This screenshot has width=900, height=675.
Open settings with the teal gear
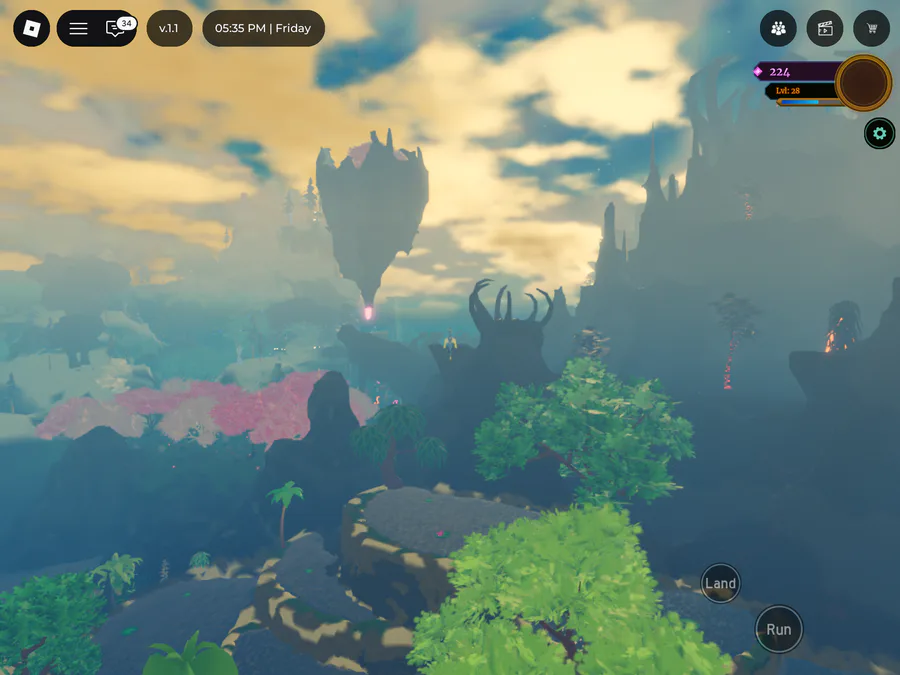pos(879,133)
